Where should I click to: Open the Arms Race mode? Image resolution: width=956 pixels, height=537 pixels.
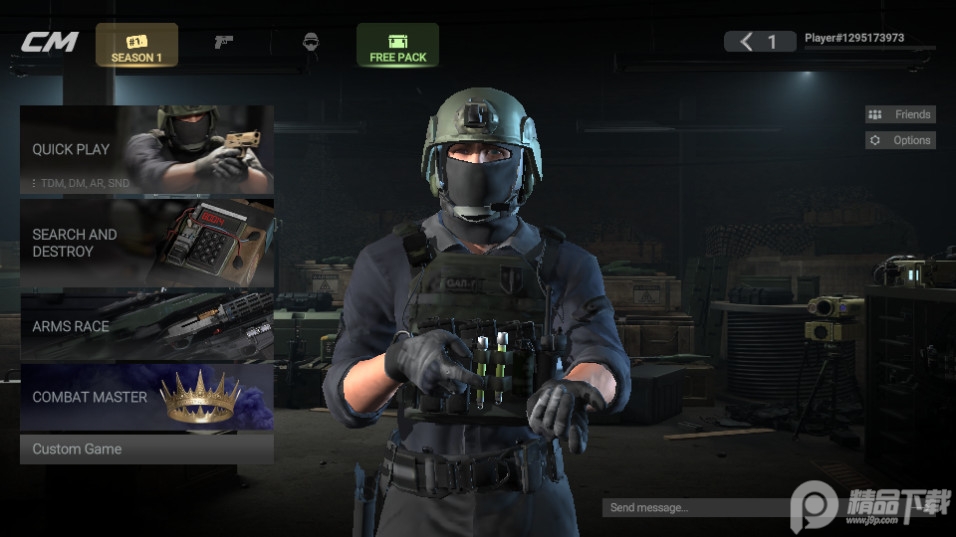pos(146,326)
